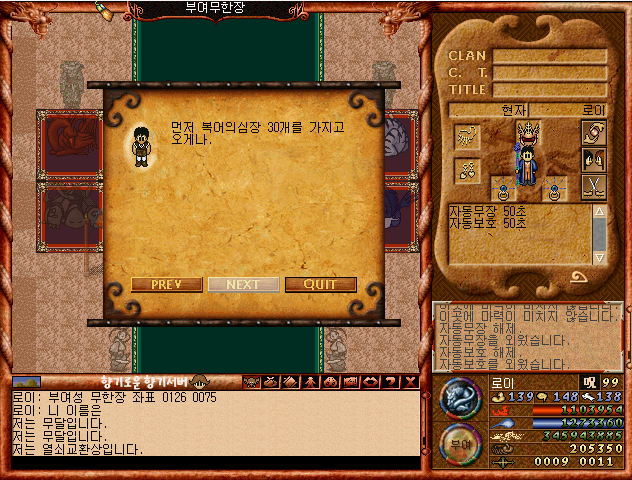Click the scorpion icon in character panel
The height and width of the screenshot is (480, 632).
pyautogui.click(x=467, y=136)
